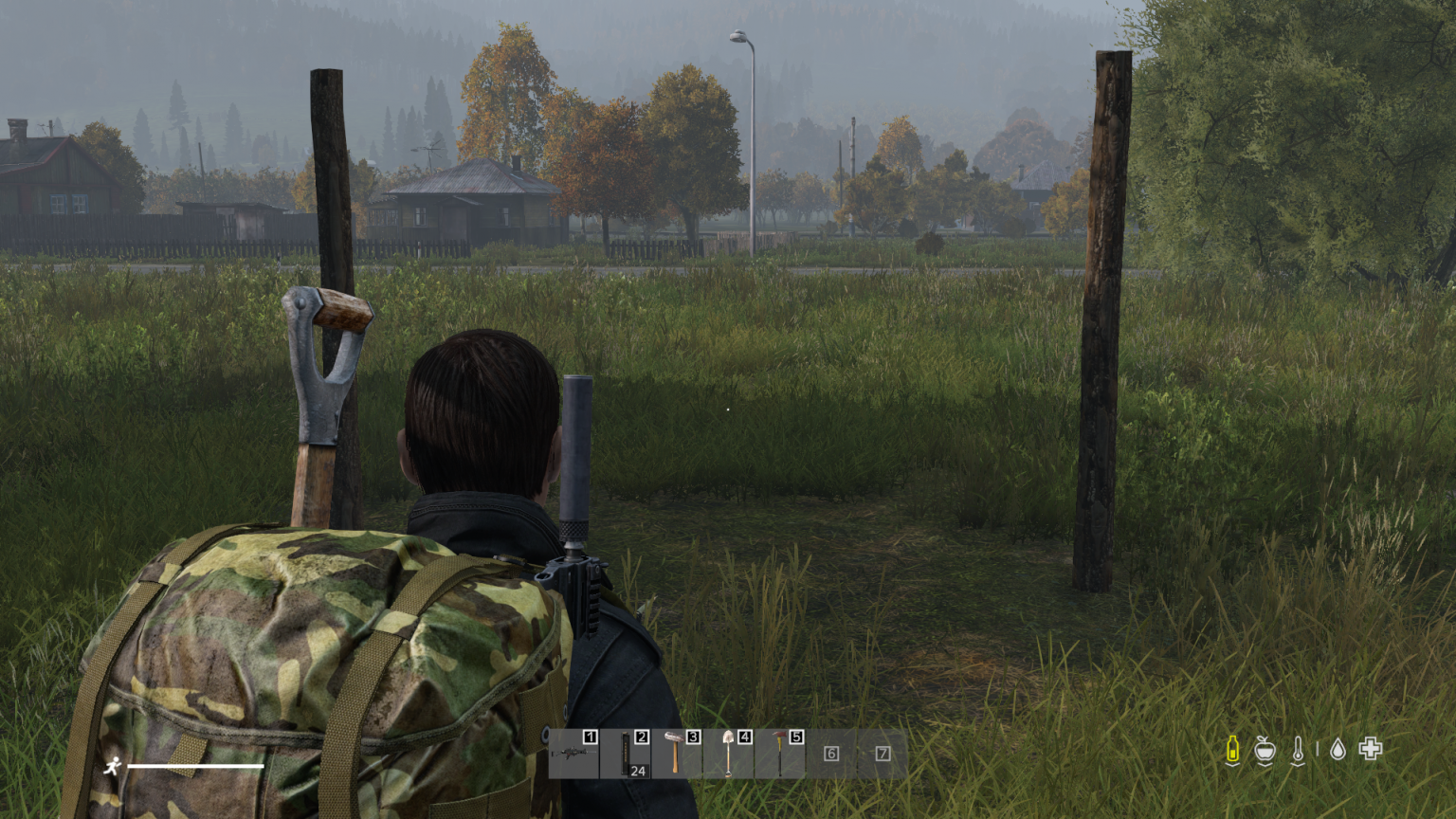
Task: Click the center crosshair dot
Action: click(726, 409)
